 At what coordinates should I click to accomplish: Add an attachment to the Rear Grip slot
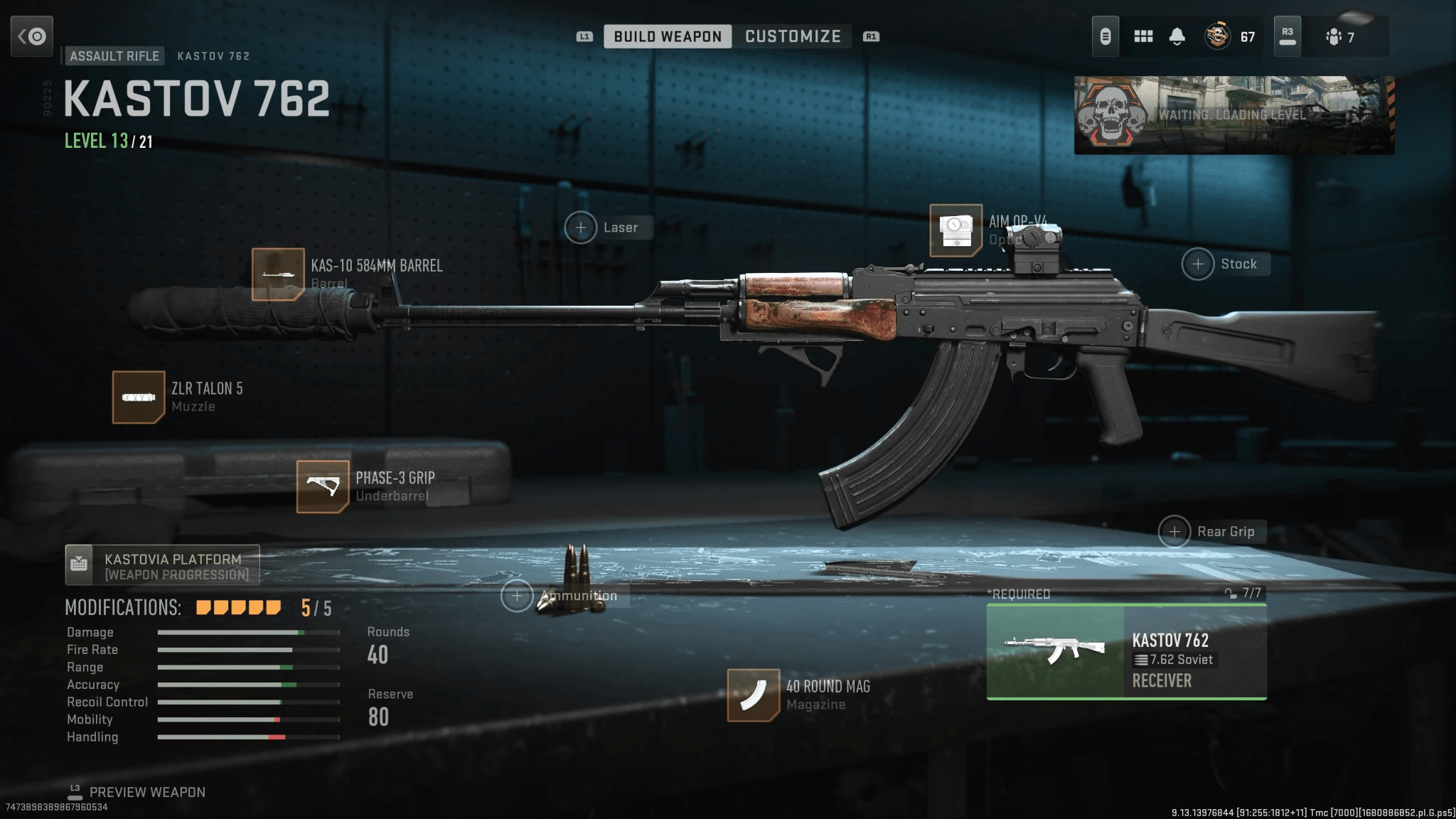1177,531
